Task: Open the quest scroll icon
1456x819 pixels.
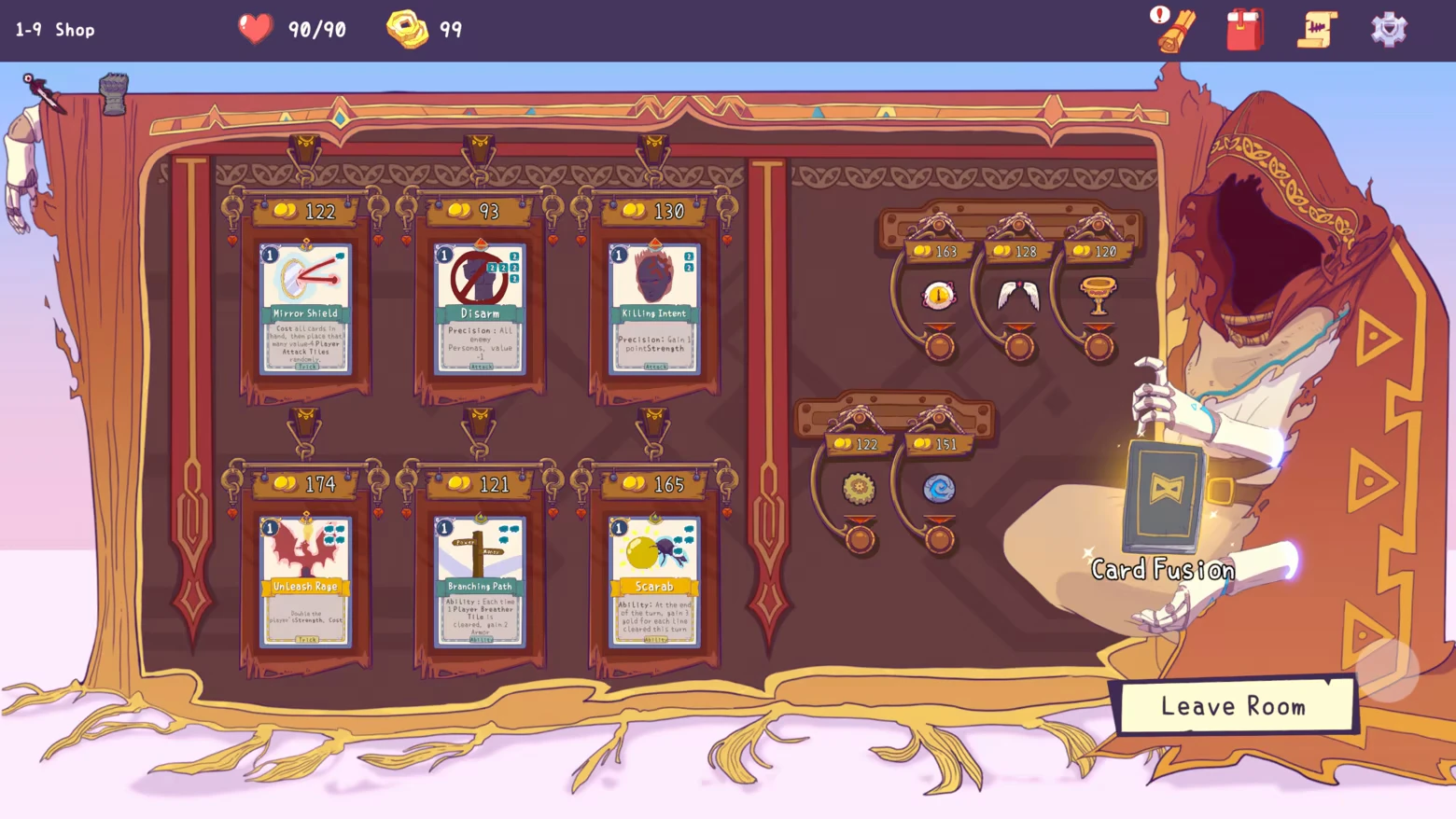Action: click(1317, 29)
